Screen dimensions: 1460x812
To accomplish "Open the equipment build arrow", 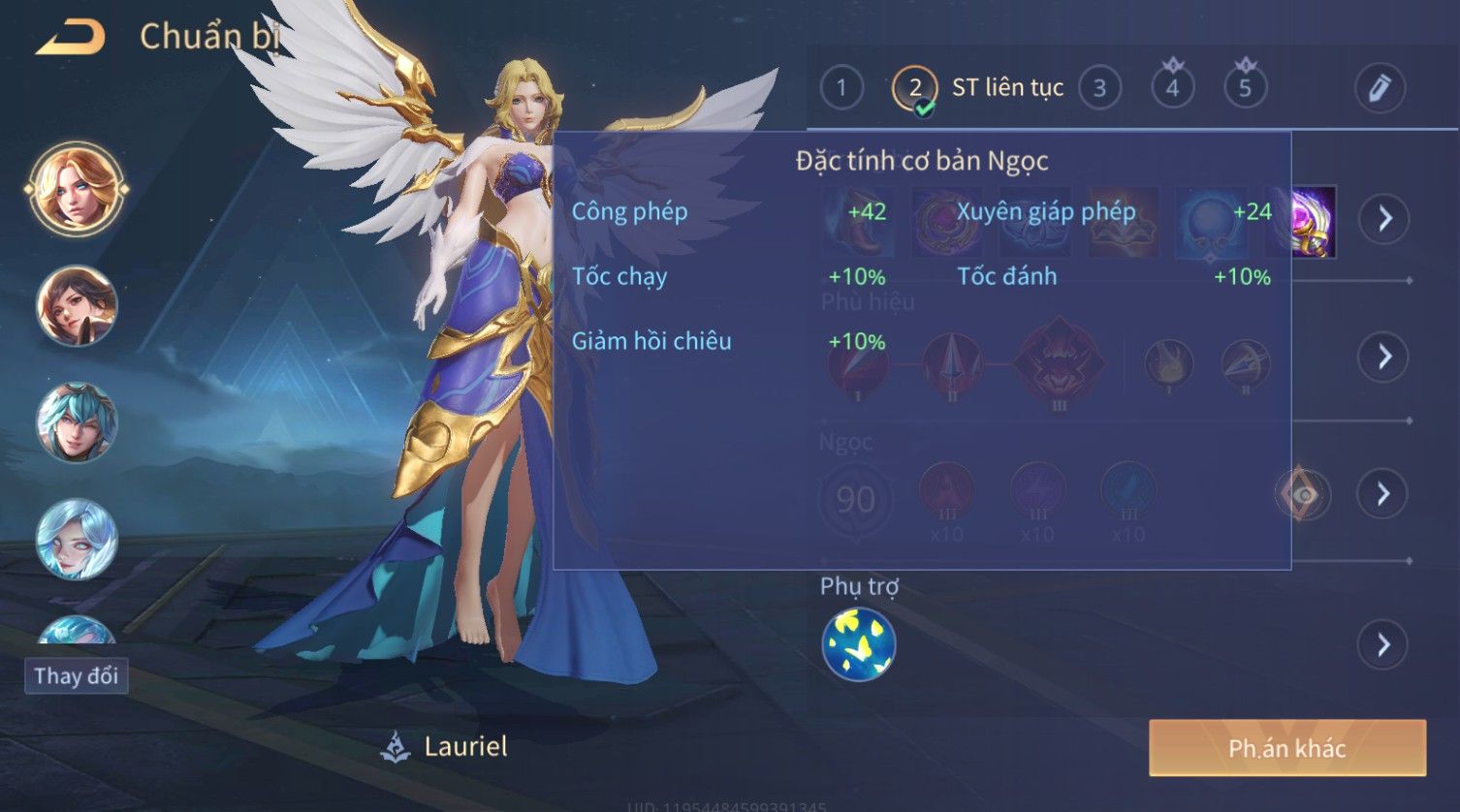I will [1383, 219].
